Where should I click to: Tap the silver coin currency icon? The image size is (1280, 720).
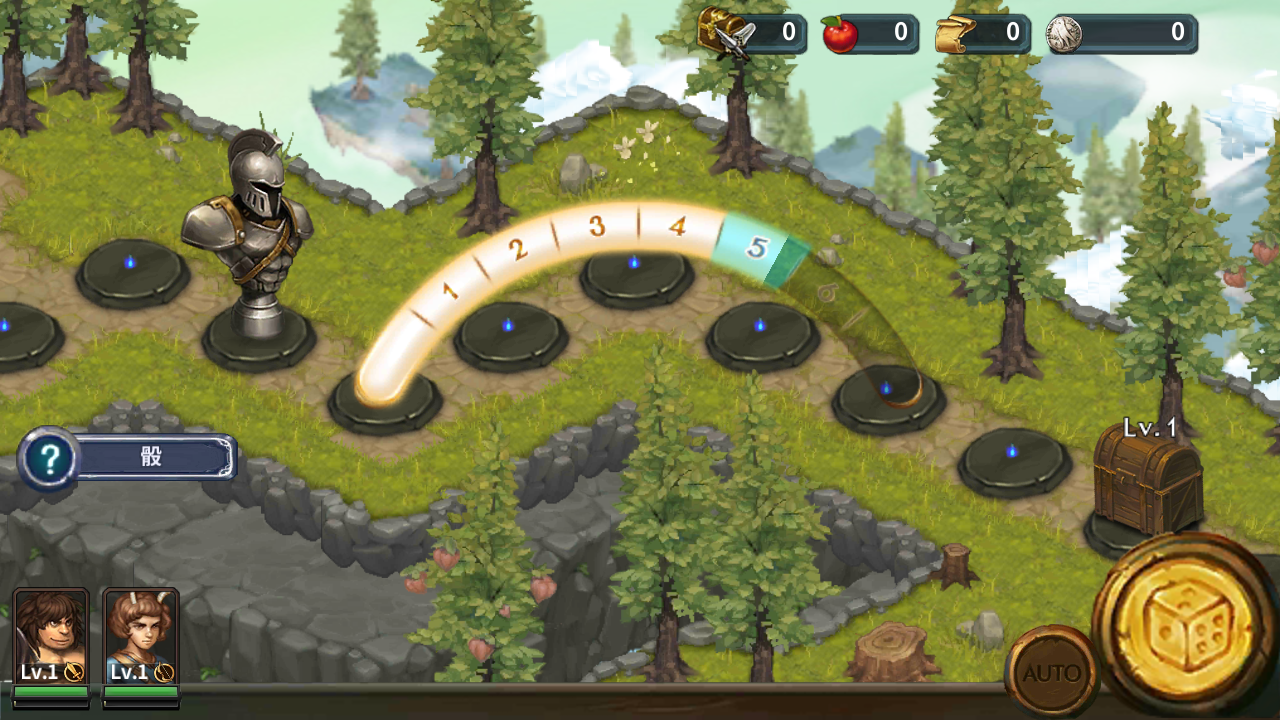pyautogui.click(x=1065, y=33)
